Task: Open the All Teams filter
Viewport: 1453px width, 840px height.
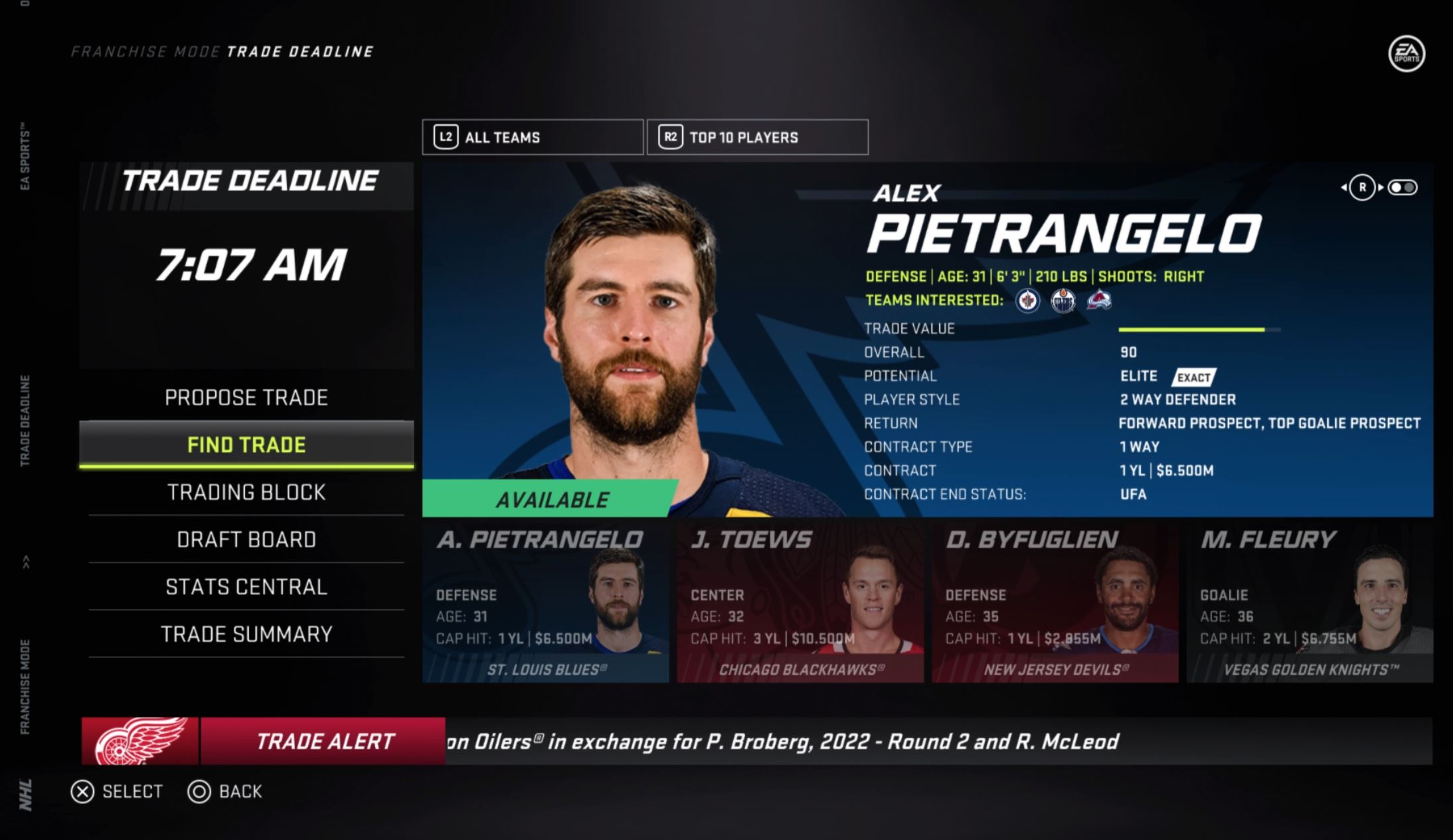Action: (533, 137)
